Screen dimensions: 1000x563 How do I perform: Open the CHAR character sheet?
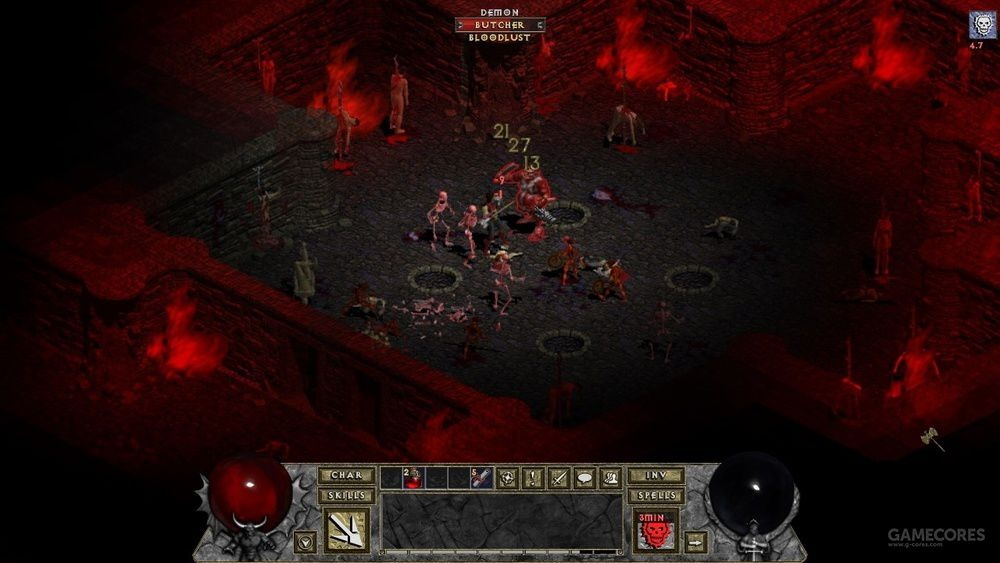(346, 476)
